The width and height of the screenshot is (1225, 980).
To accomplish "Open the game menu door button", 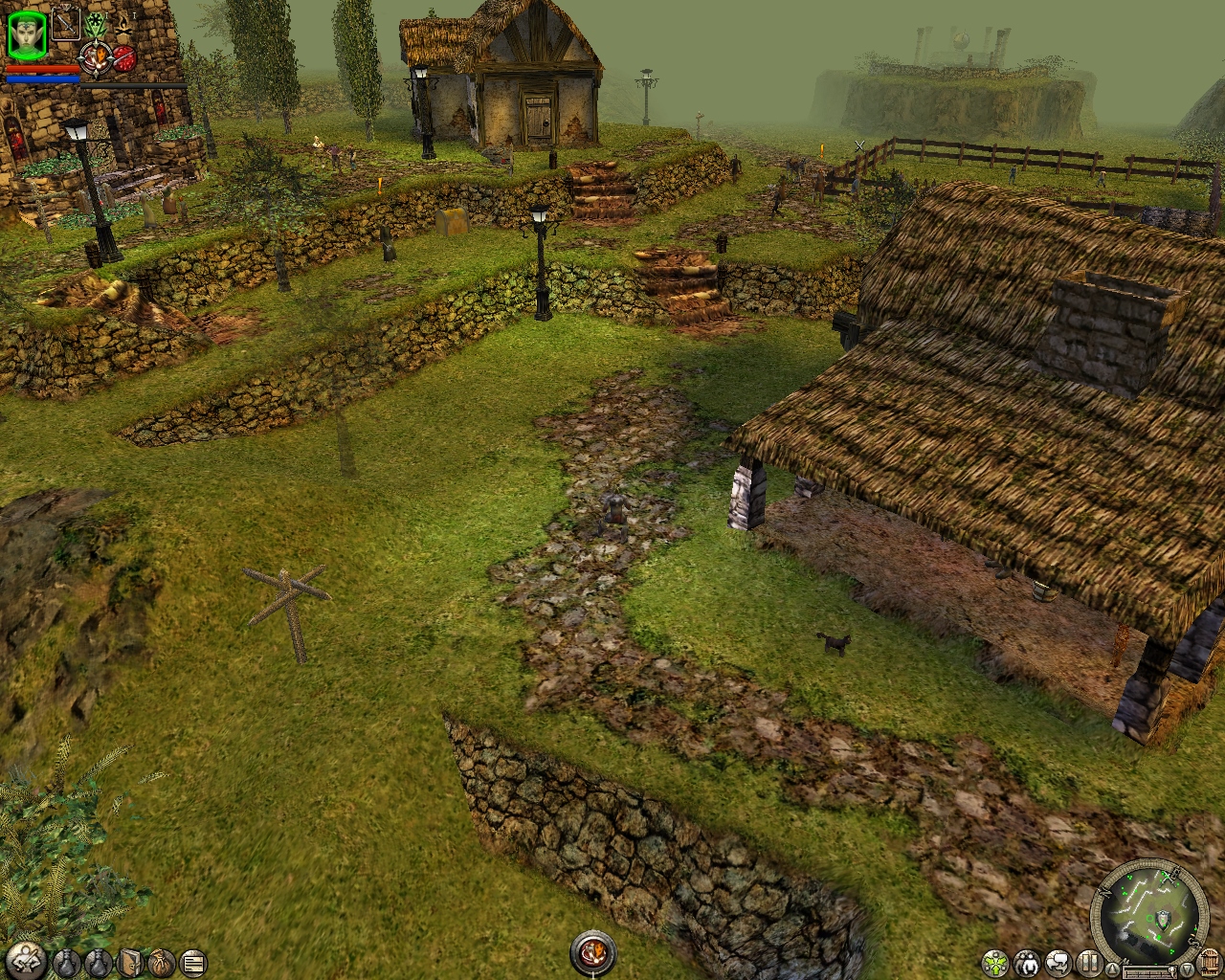I will (x=1209, y=961).
